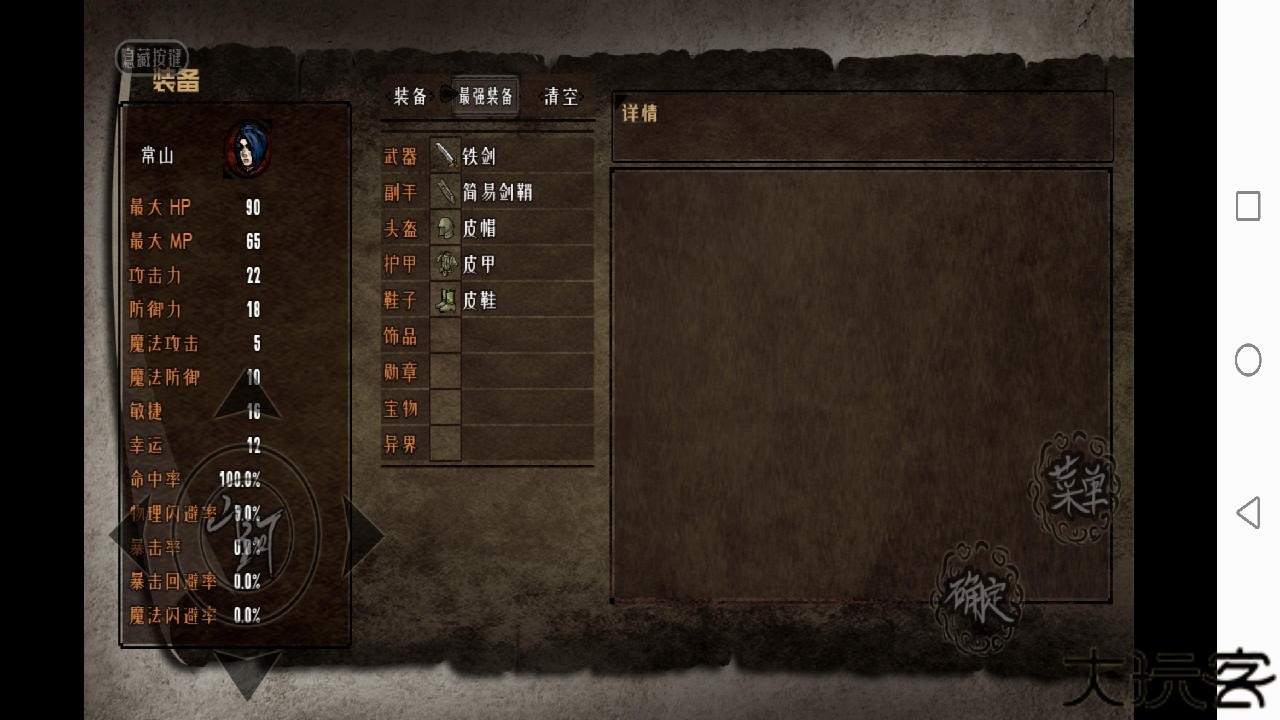This screenshot has height=720, width=1280.
Task: Select the 皮甲 armor slot
Action: pyautogui.click(x=512, y=264)
